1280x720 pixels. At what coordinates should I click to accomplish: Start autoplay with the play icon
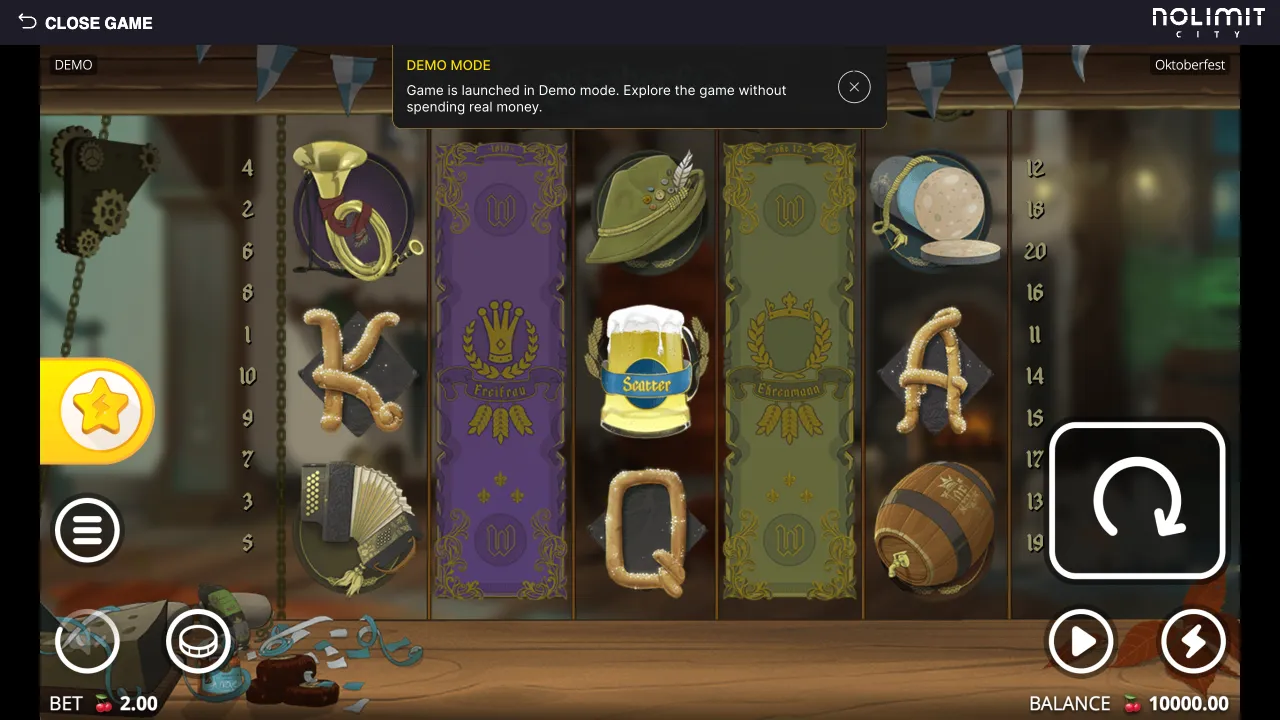pos(1081,641)
